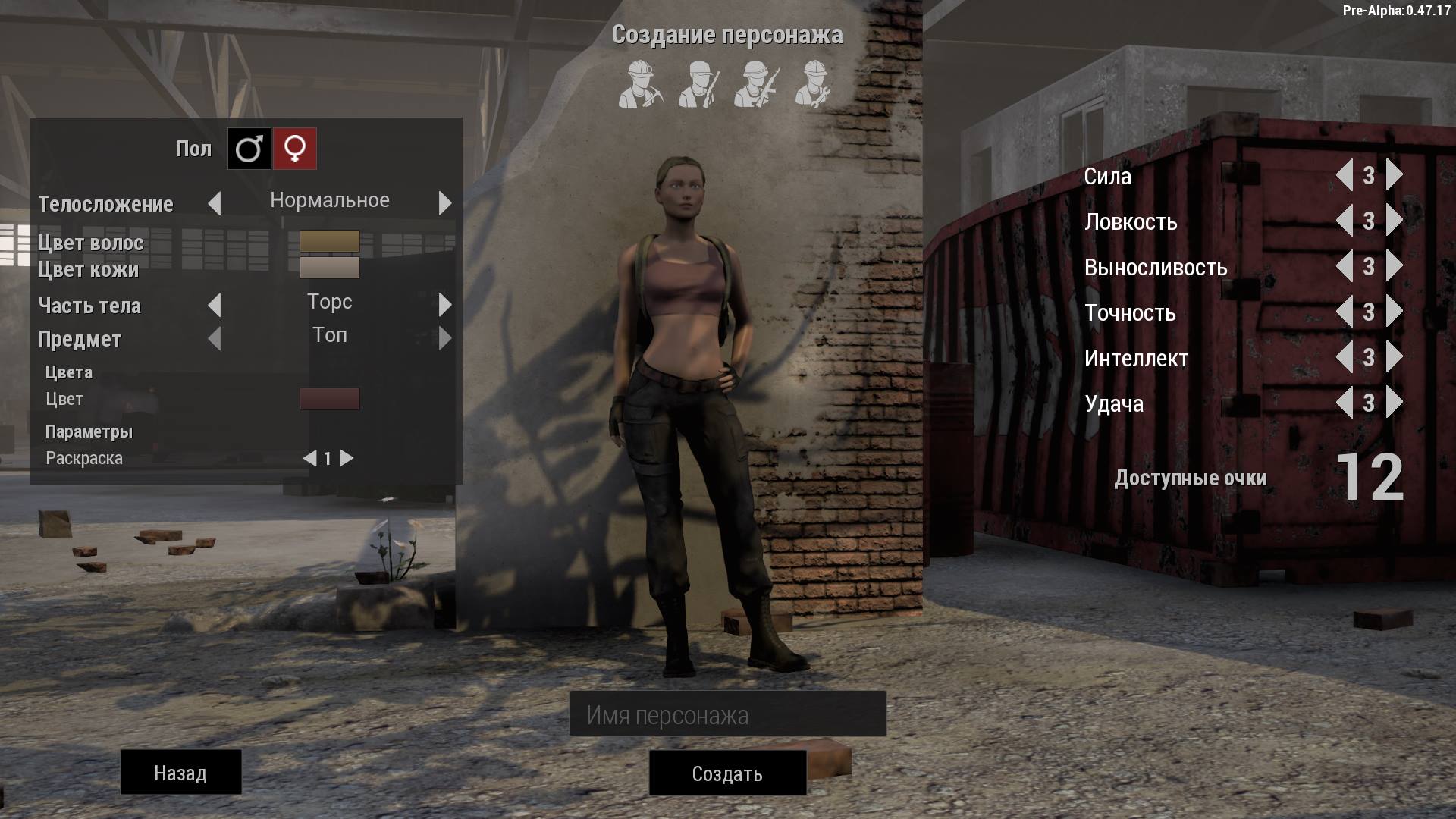
Task: Open the Цвет кожи color swatch
Action: click(330, 268)
